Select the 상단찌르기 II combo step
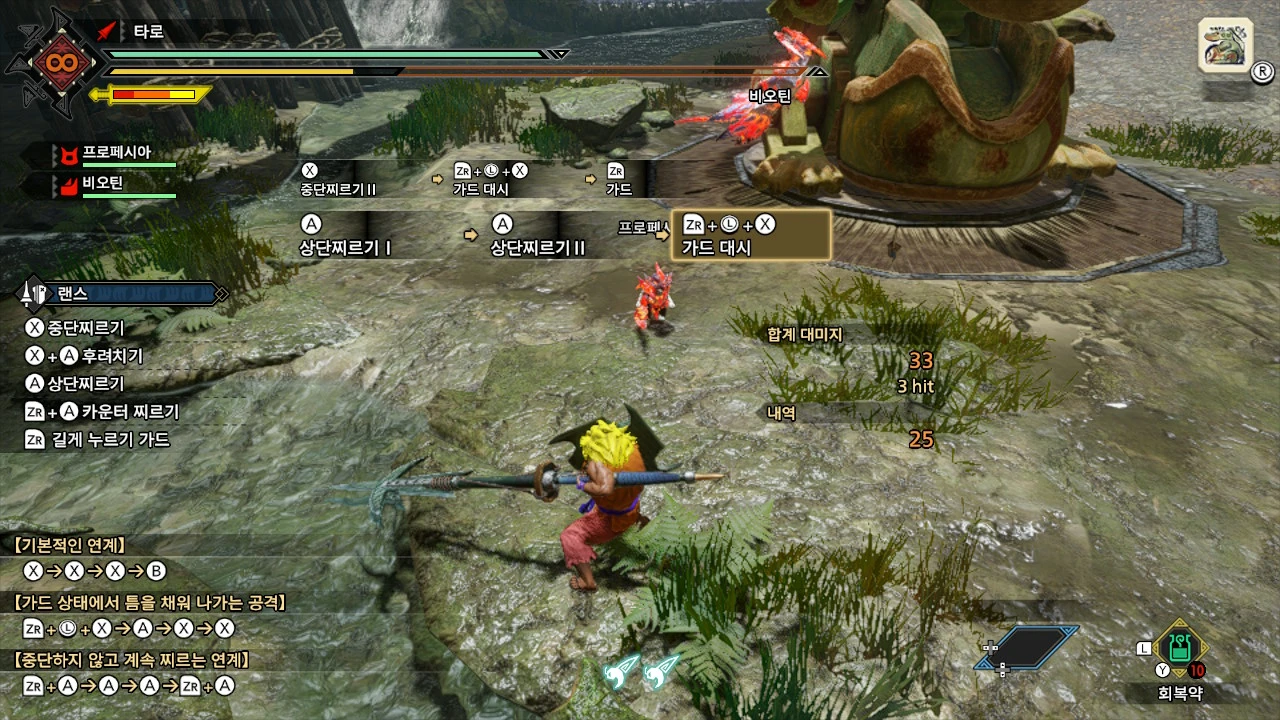The image size is (1280, 720). pyautogui.click(x=537, y=235)
